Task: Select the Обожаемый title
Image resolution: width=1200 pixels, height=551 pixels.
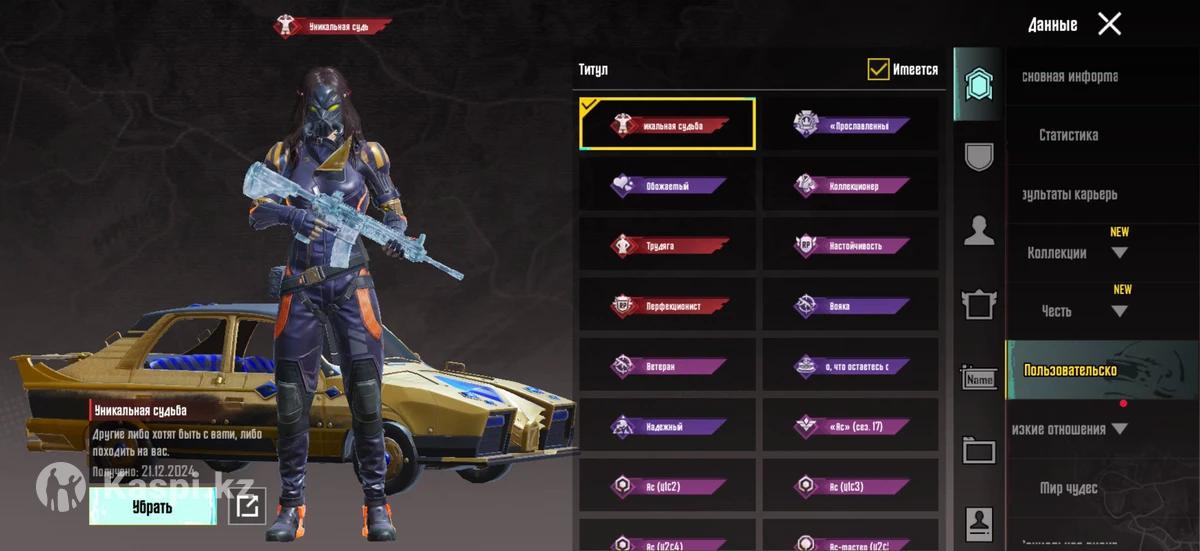Action: (667, 186)
